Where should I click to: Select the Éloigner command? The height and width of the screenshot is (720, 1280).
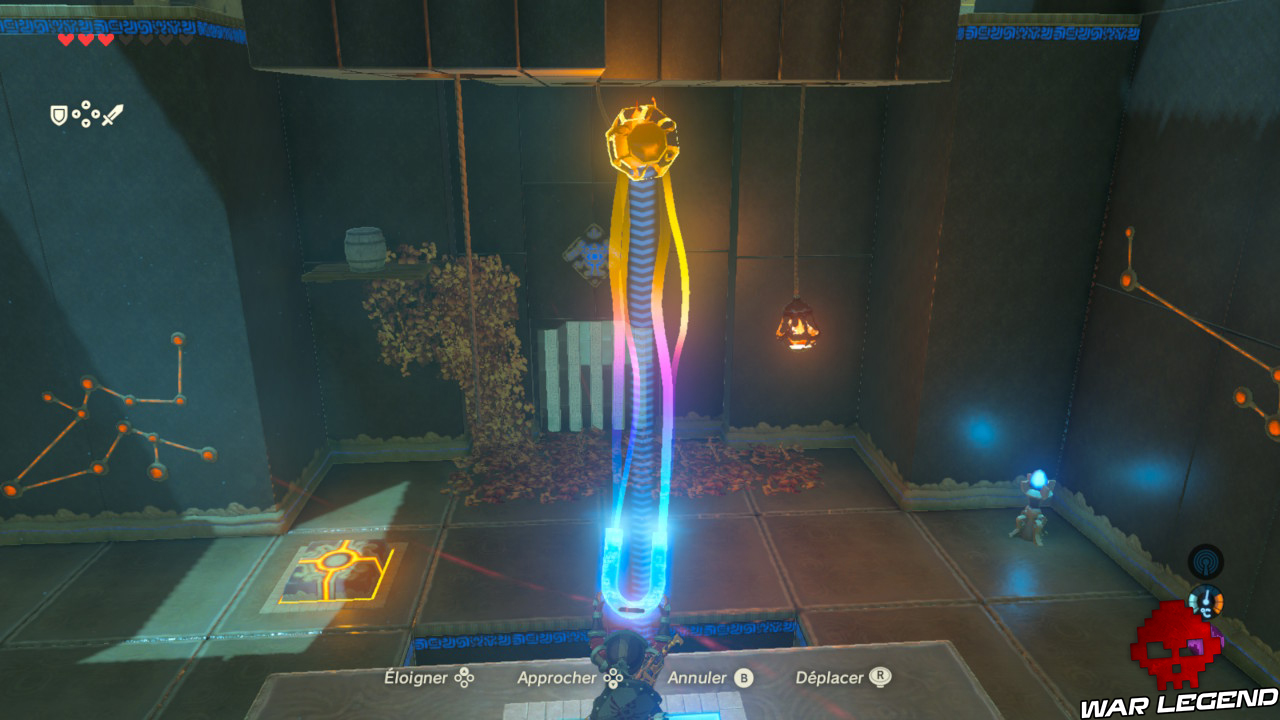[x=417, y=677]
